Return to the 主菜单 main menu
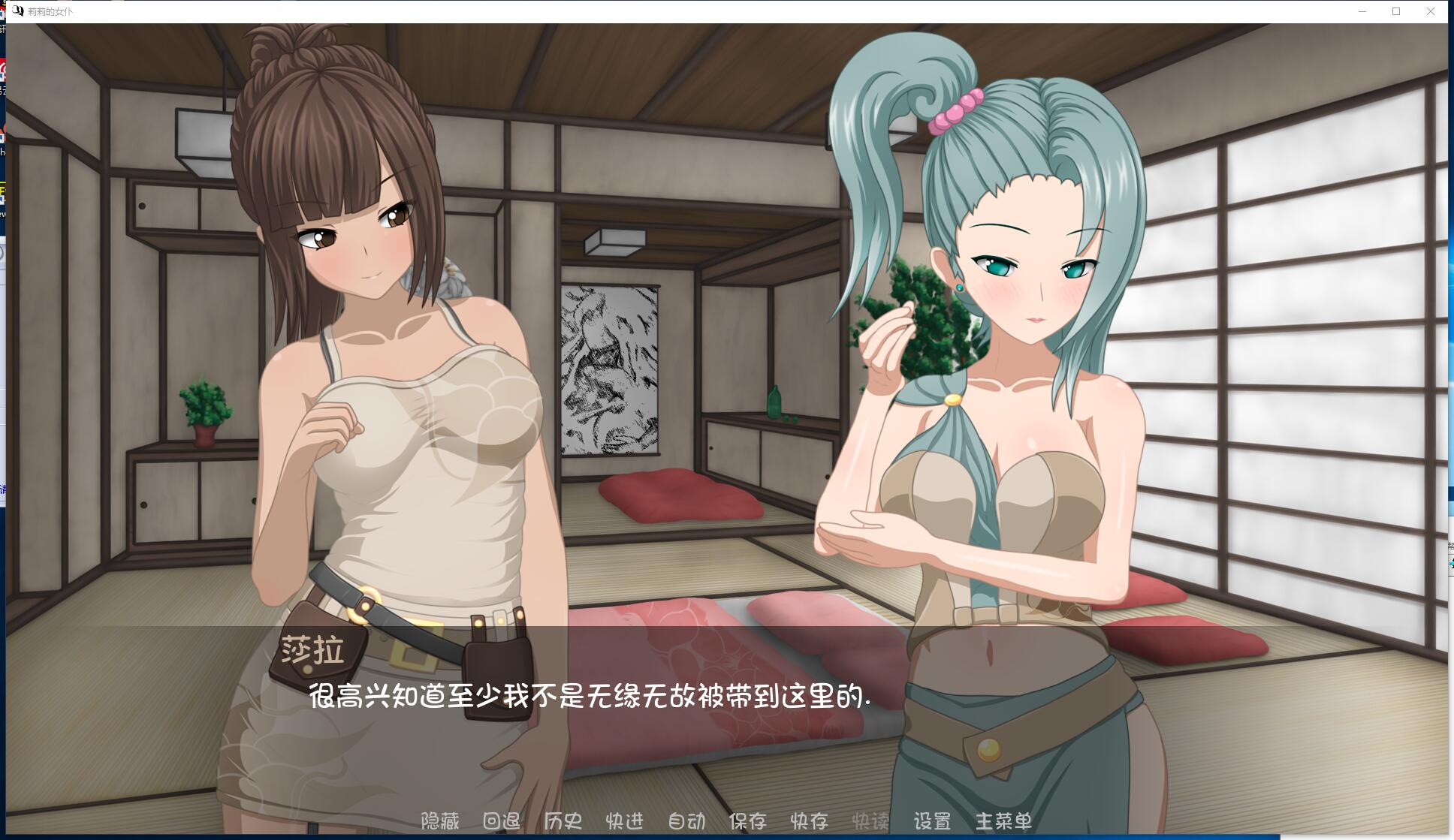 1003,822
